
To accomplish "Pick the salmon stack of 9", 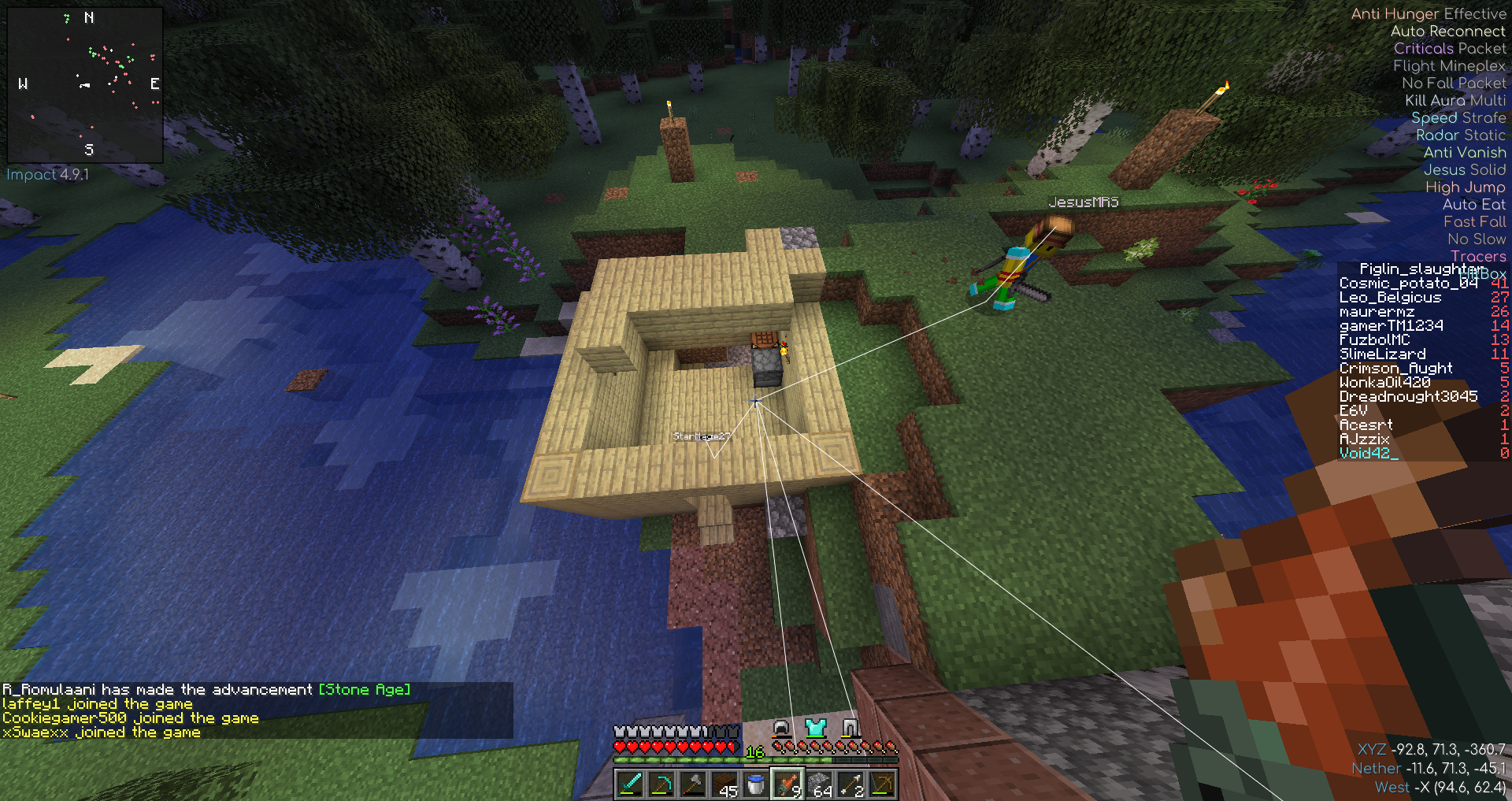I will pos(787,784).
